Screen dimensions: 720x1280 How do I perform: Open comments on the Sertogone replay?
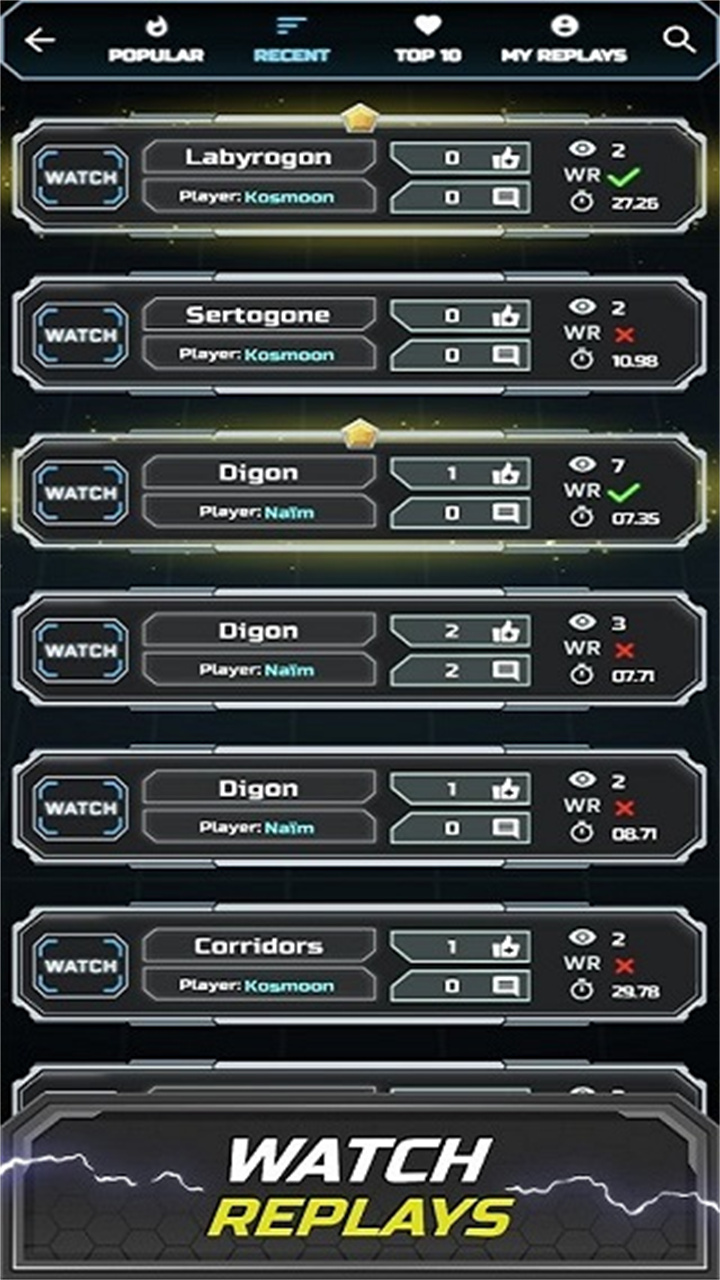[x=506, y=355]
